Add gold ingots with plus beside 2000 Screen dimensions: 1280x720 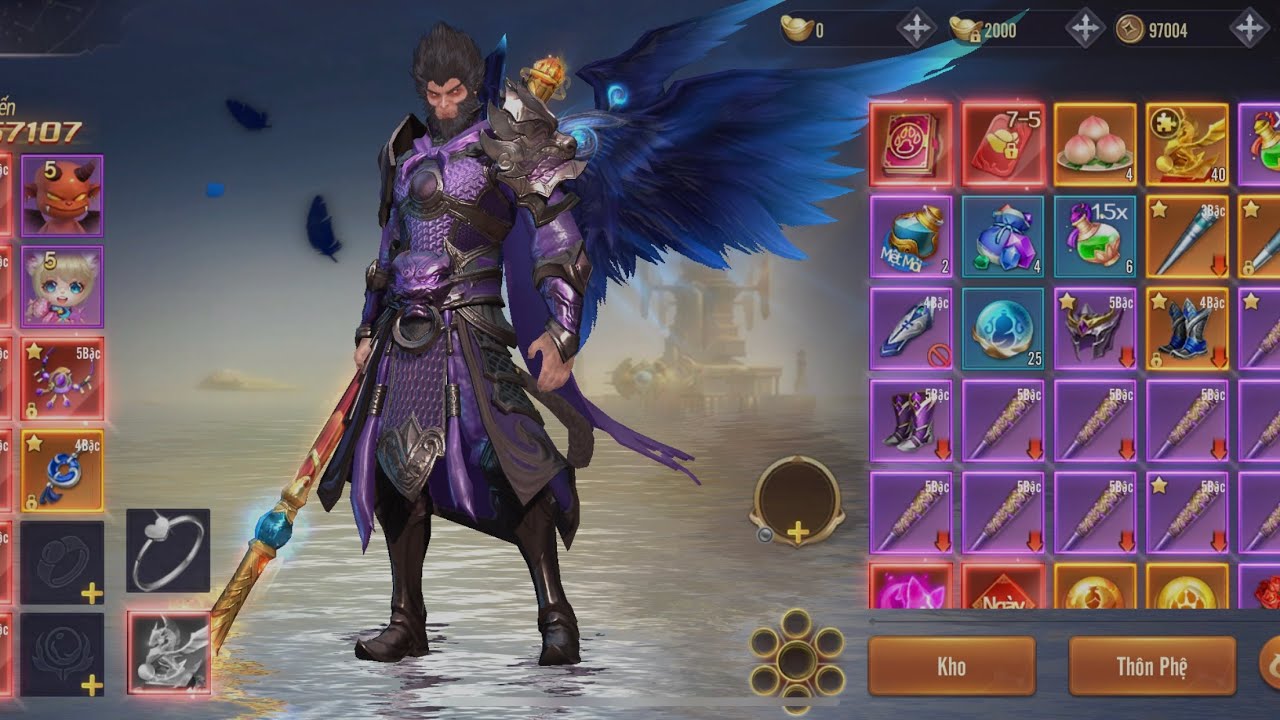(1085, 29)
